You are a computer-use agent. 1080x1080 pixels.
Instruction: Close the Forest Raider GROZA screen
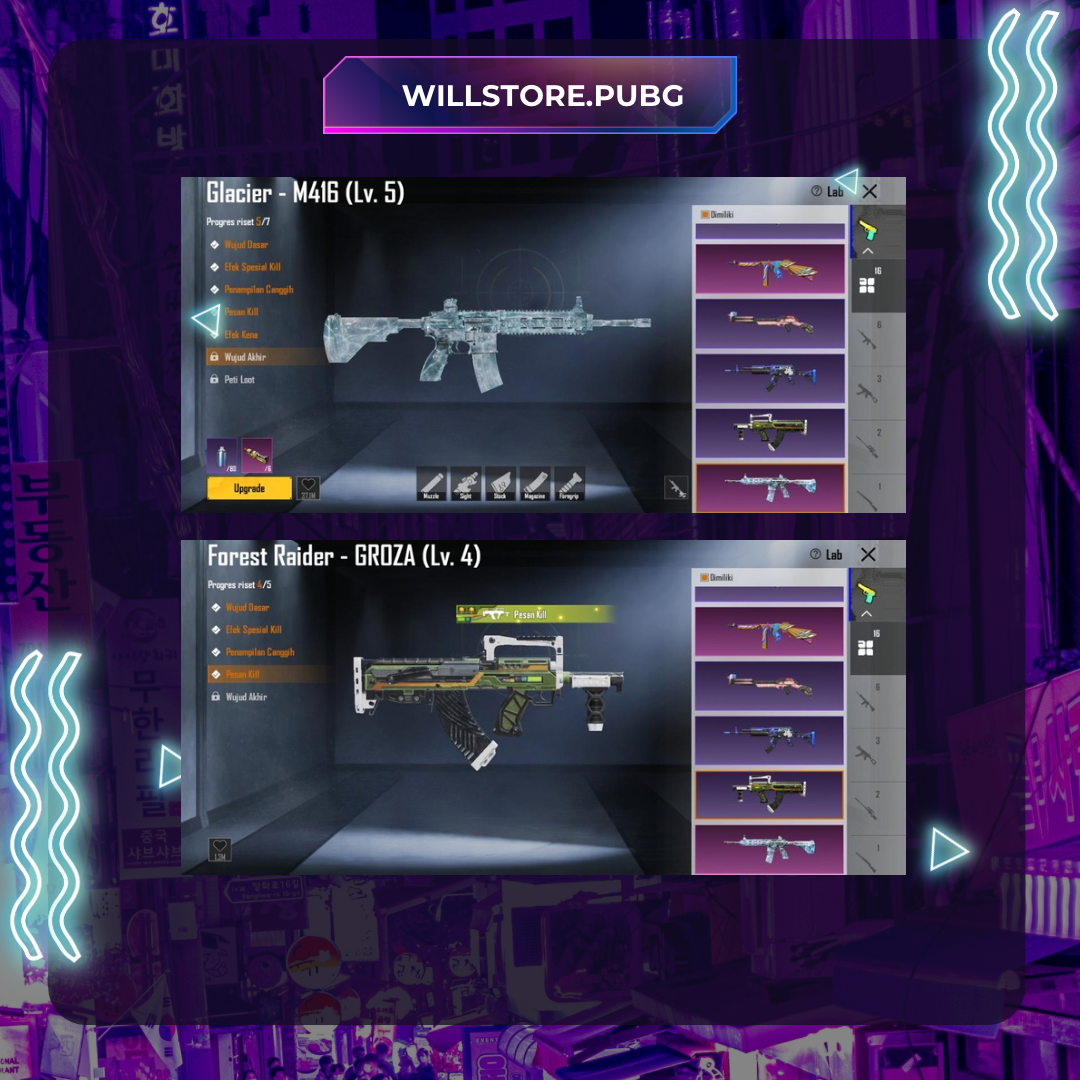click(x=868, y=554)
